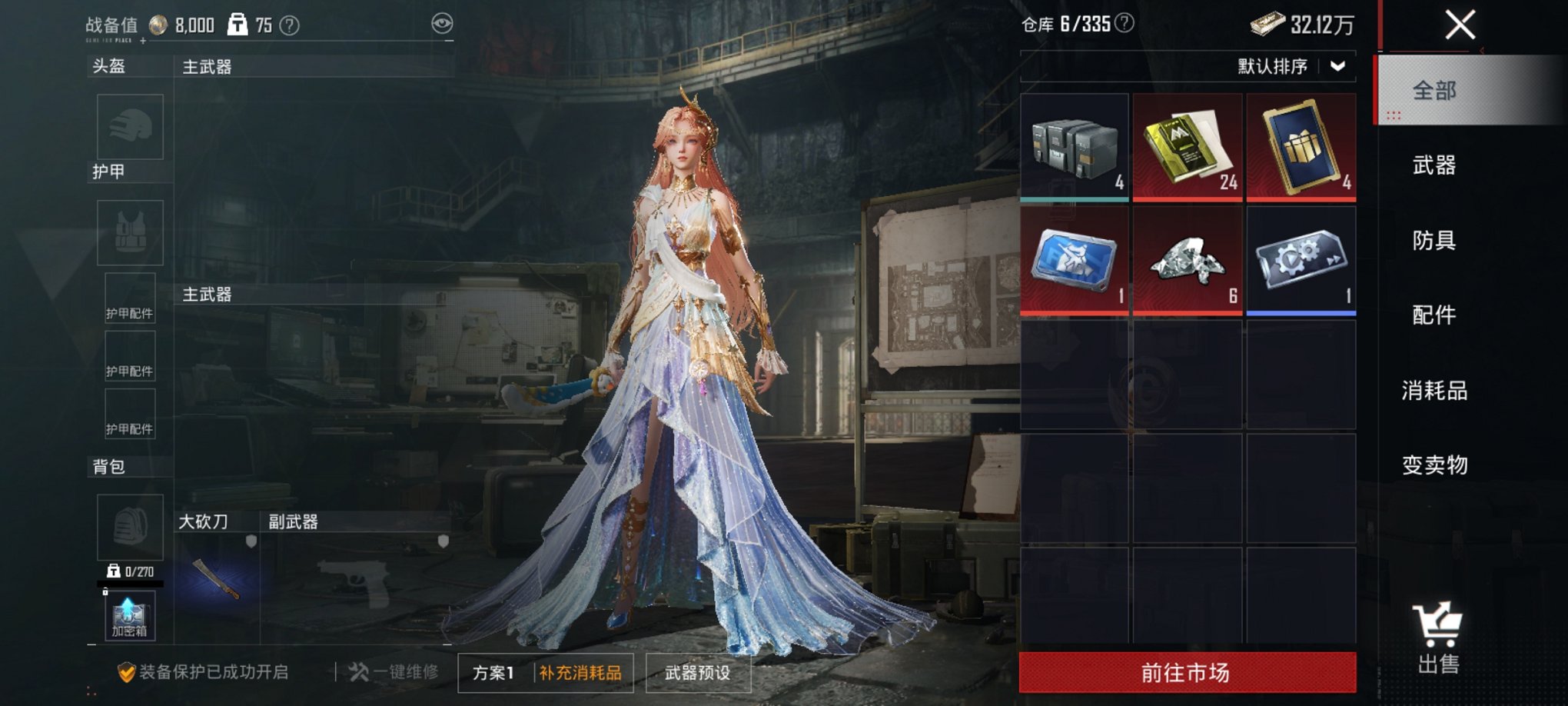Toggle the eye preview icon at top
The image size is (1568, 706).
click(442, 24)
